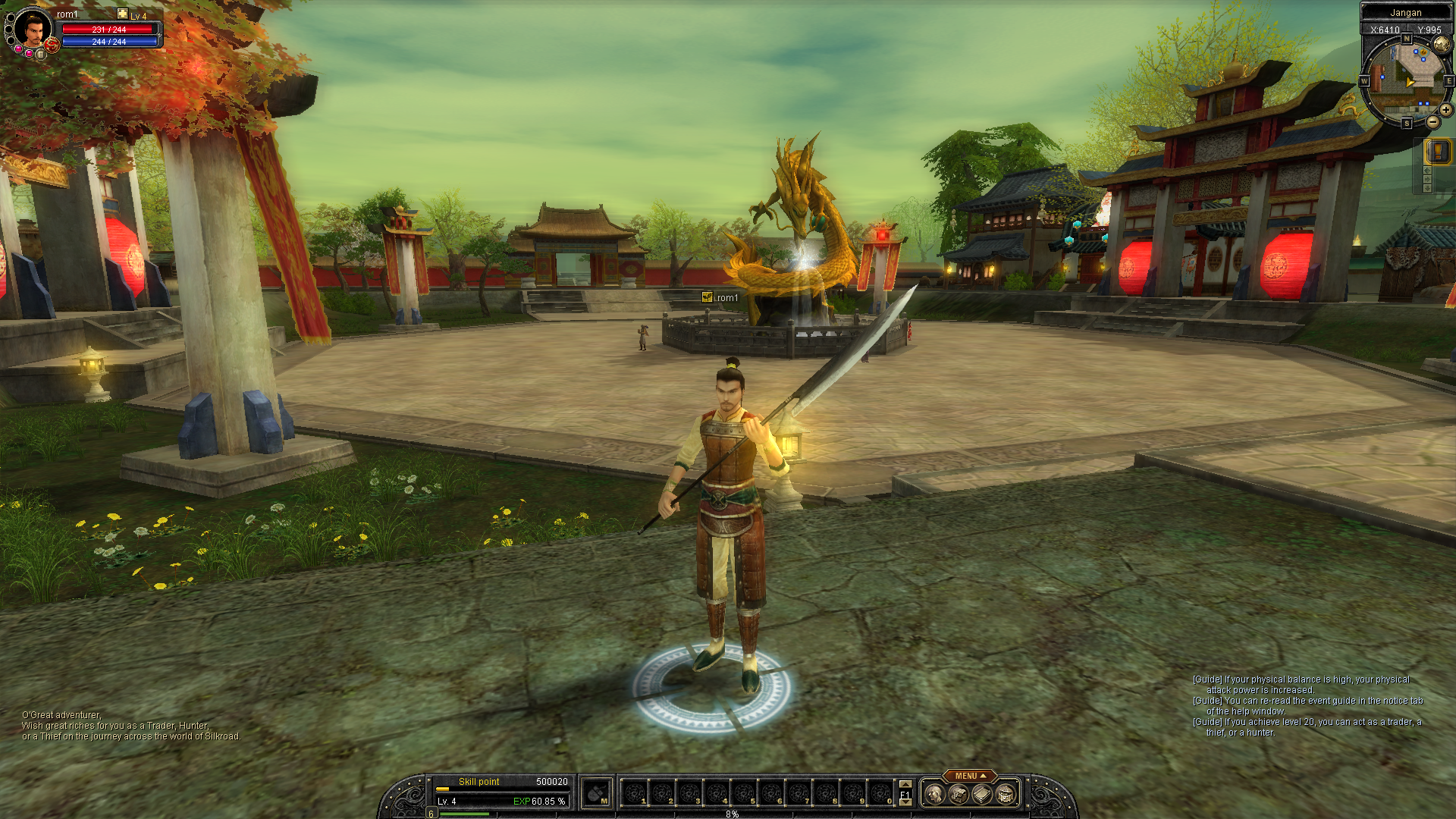Open the guide icon beside the skill book

pyautogui.click(x=1005, y=794)
